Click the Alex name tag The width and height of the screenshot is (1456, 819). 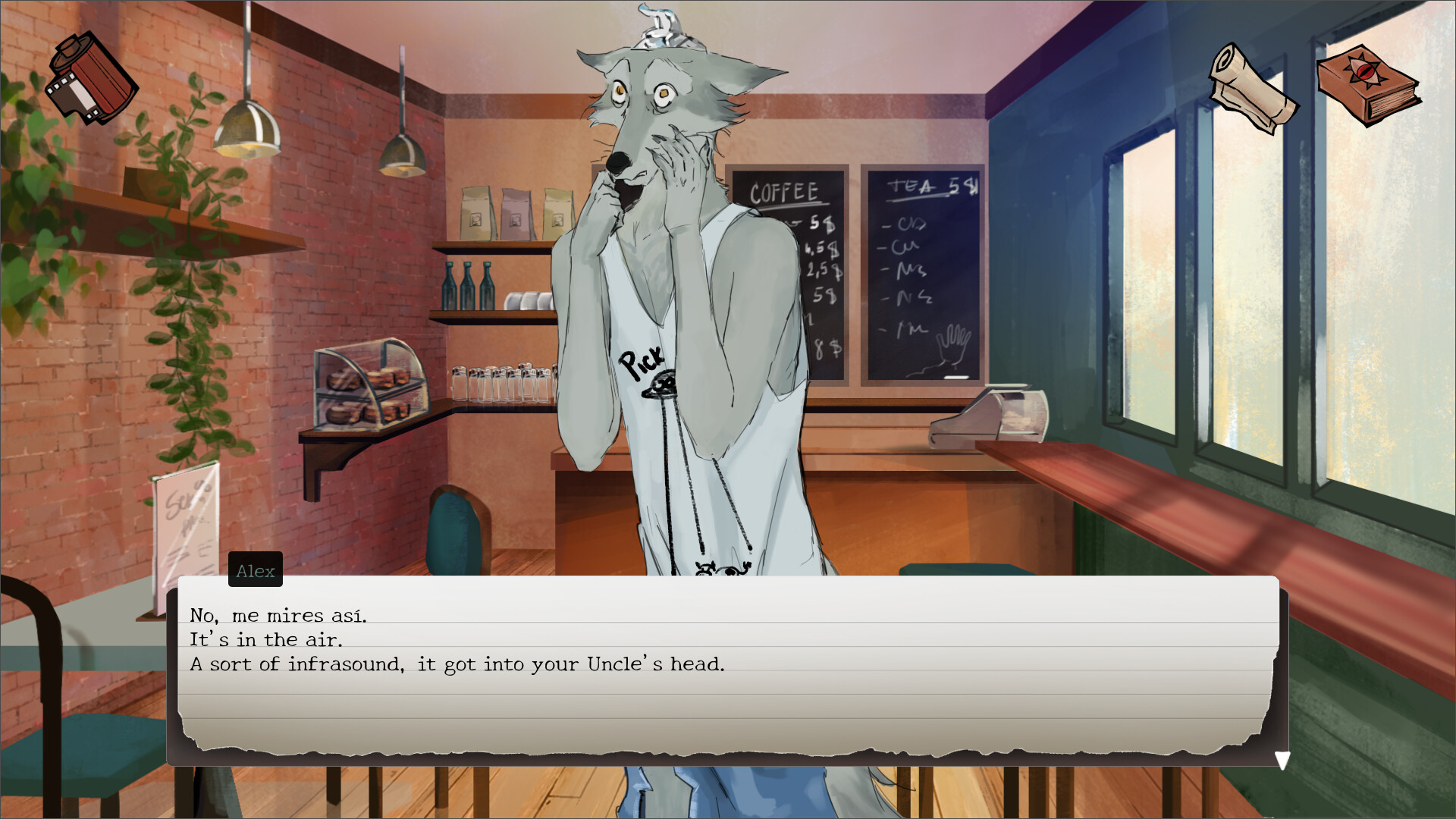point(255,570)
